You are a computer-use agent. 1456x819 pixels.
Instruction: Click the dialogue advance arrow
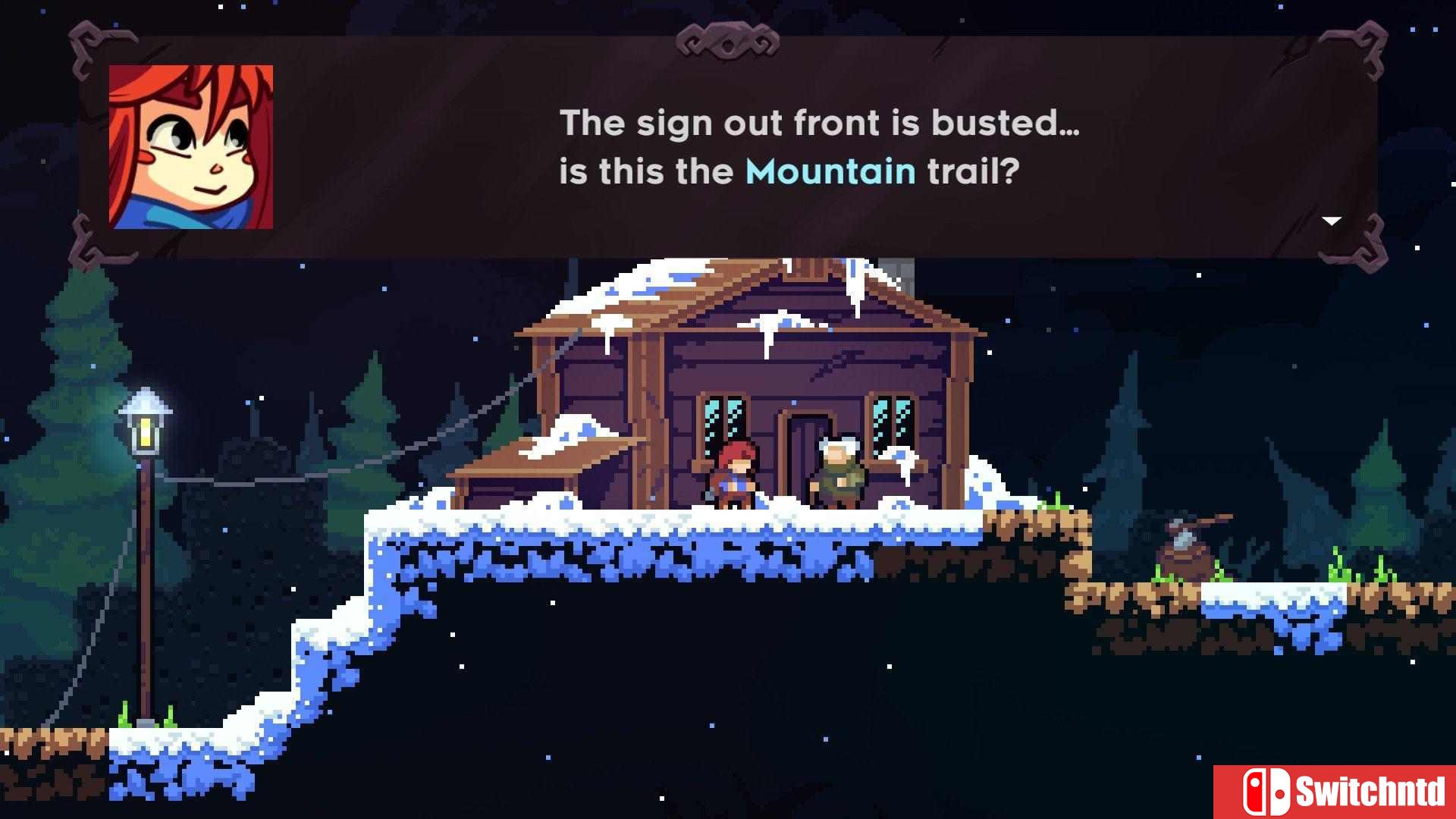pyautogui.click(x=1332, y=221)
